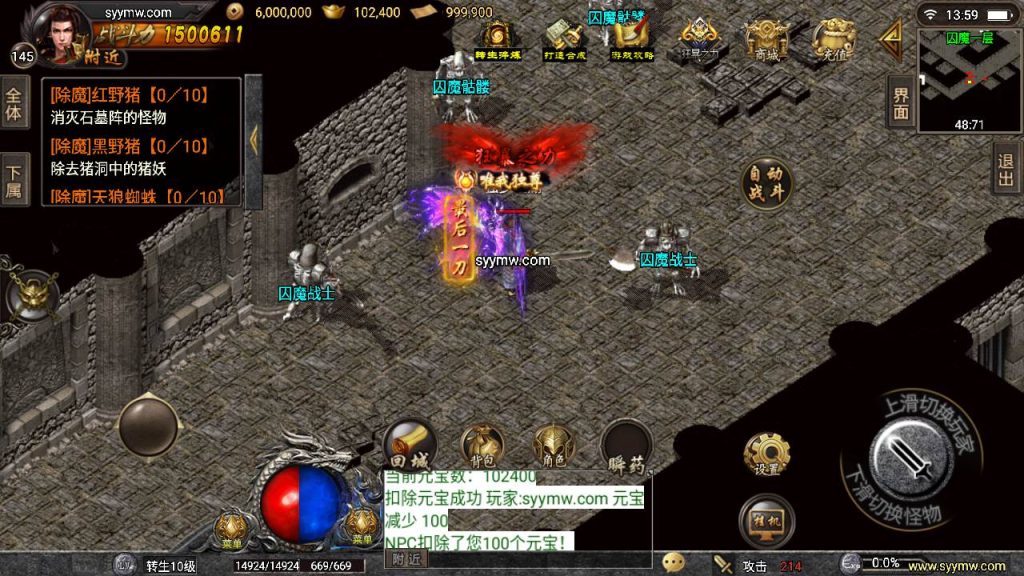Open the 狂暴之力 winged icon

700,41
